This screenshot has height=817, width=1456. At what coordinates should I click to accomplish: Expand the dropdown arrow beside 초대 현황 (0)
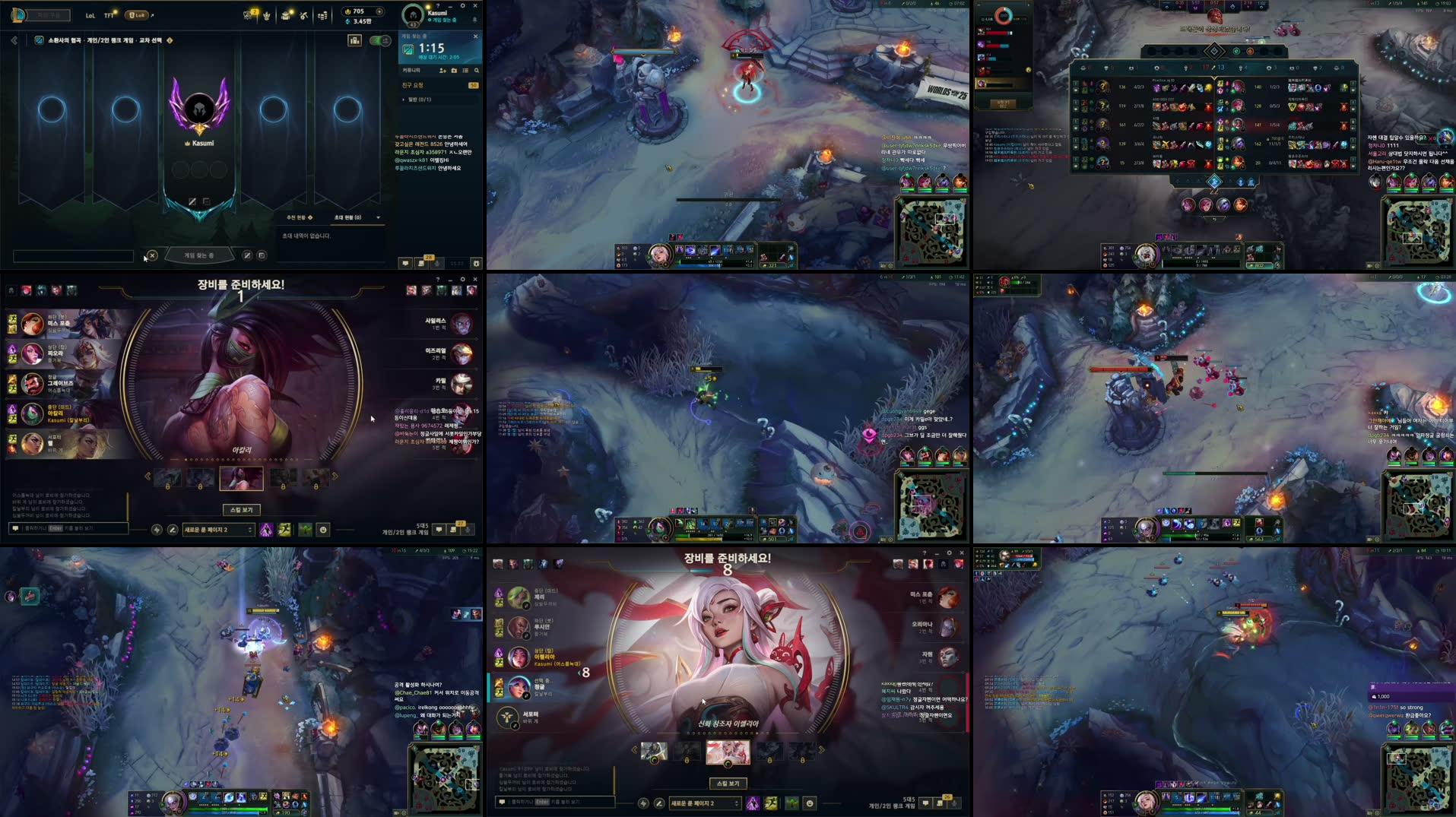(378, 217)
